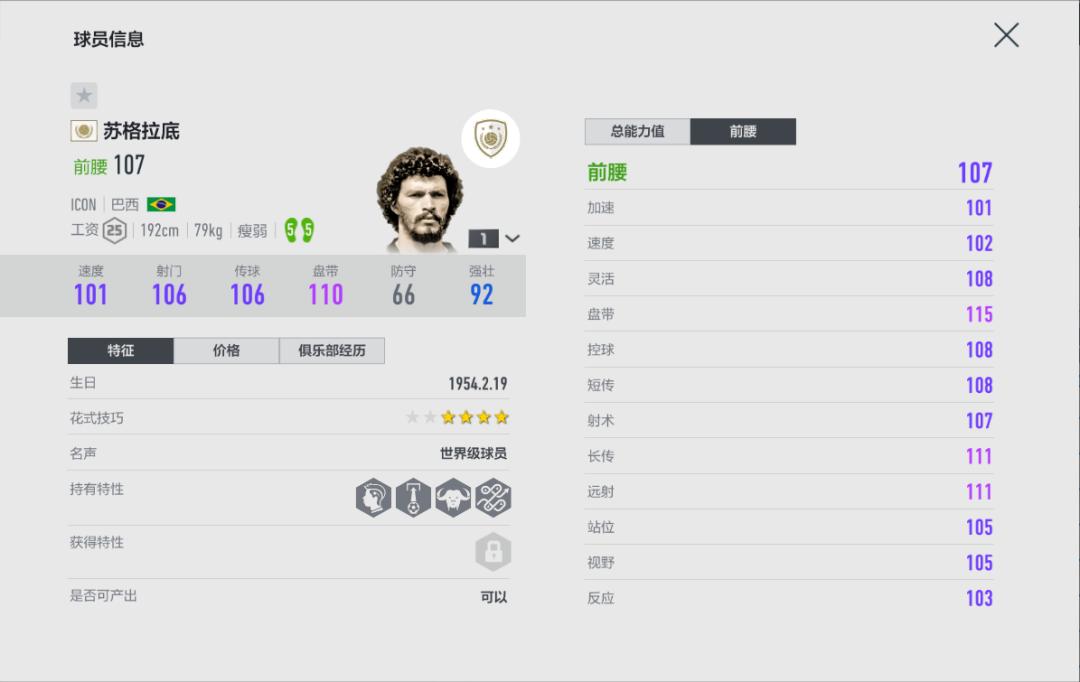The image size is (1080, 682).
Task: Switch to the 总能力值 tab
Action: [x=637, y=131]
